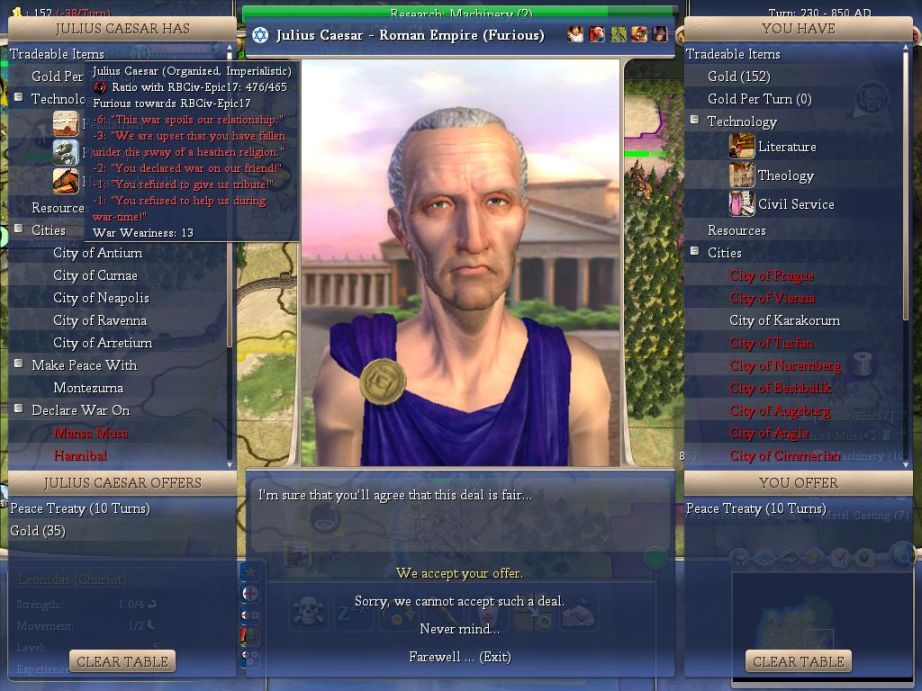Image resolution: width=922 pixels, height=691 pixels.
Task: Ask Caesar to make peace with Montezuma
Action: pos(88,388)
